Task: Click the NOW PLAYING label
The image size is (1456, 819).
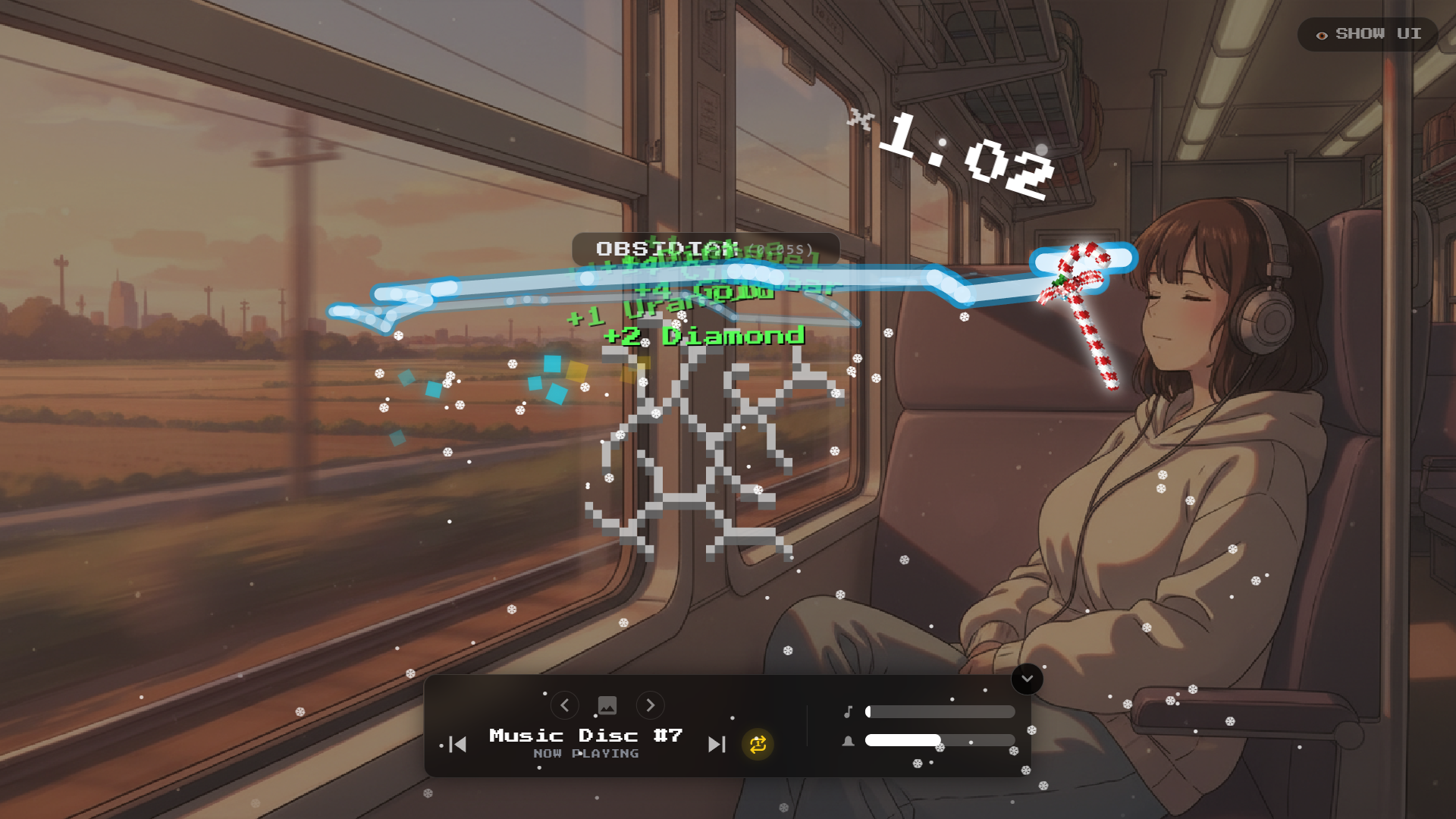Action: tap(585, 754)
